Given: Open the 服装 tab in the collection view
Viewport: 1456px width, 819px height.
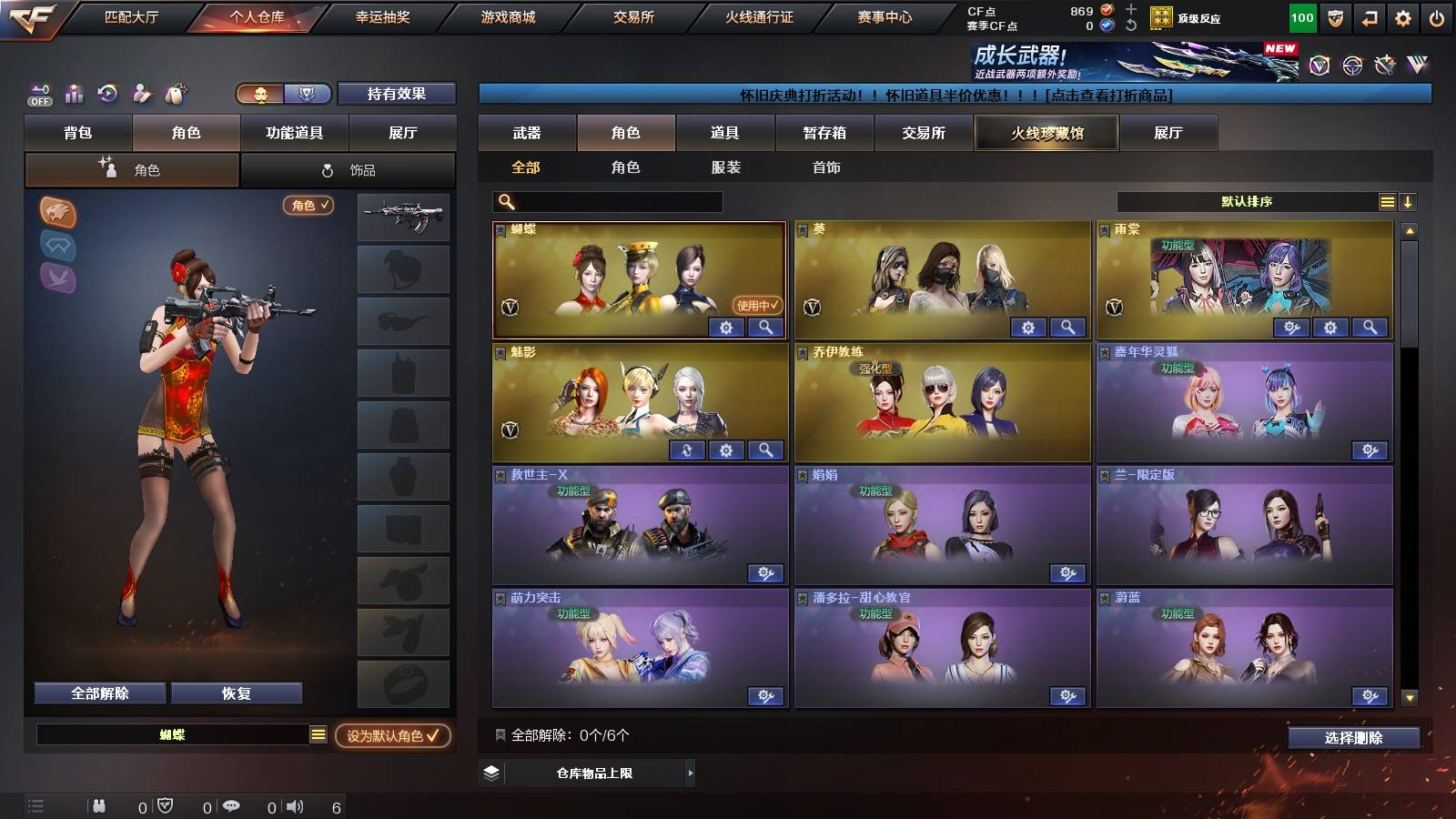Looking at the screenshot, I should pyautogui.click(x=724, y=167).
